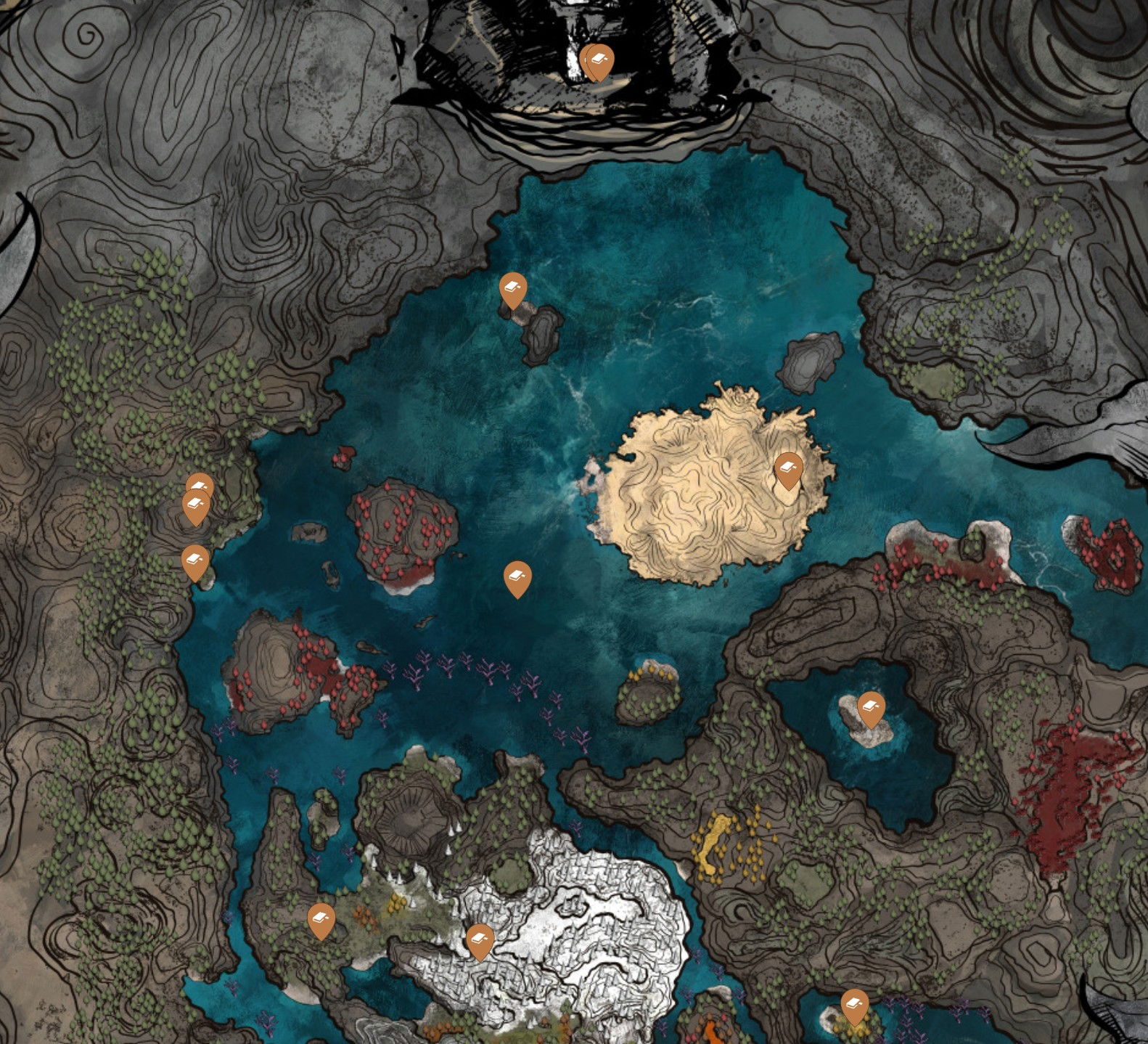The image size is (1148, 1044).
Task: Select the book marker beside the dark northern rocks
Action: click(x=513, y=289)
